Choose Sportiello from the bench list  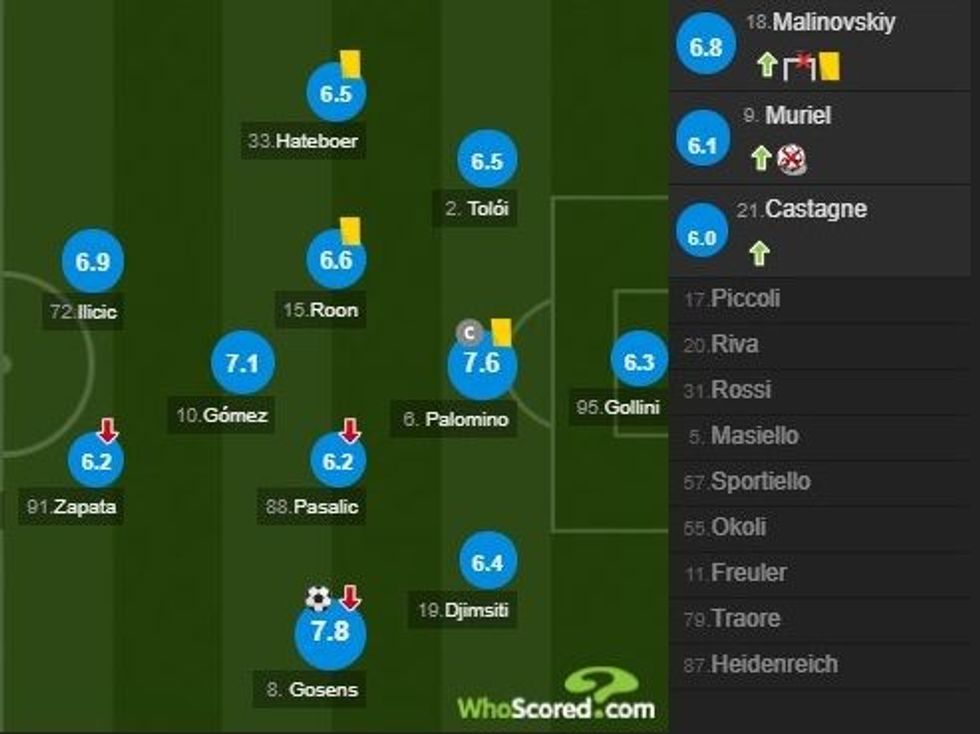[760, 481]
